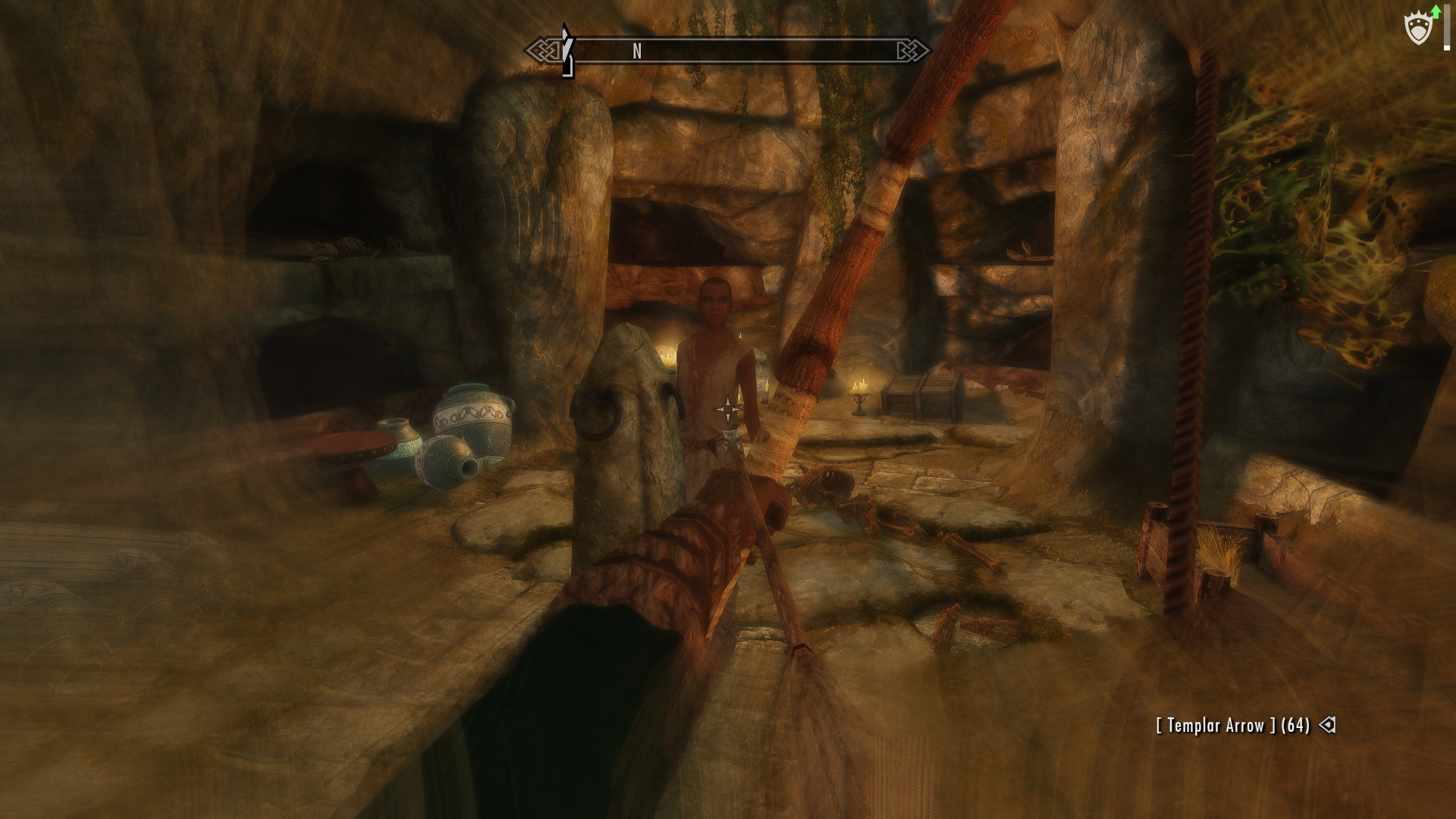
Task: Click the compass bar showing North
Action: click(x=726, y=51)
